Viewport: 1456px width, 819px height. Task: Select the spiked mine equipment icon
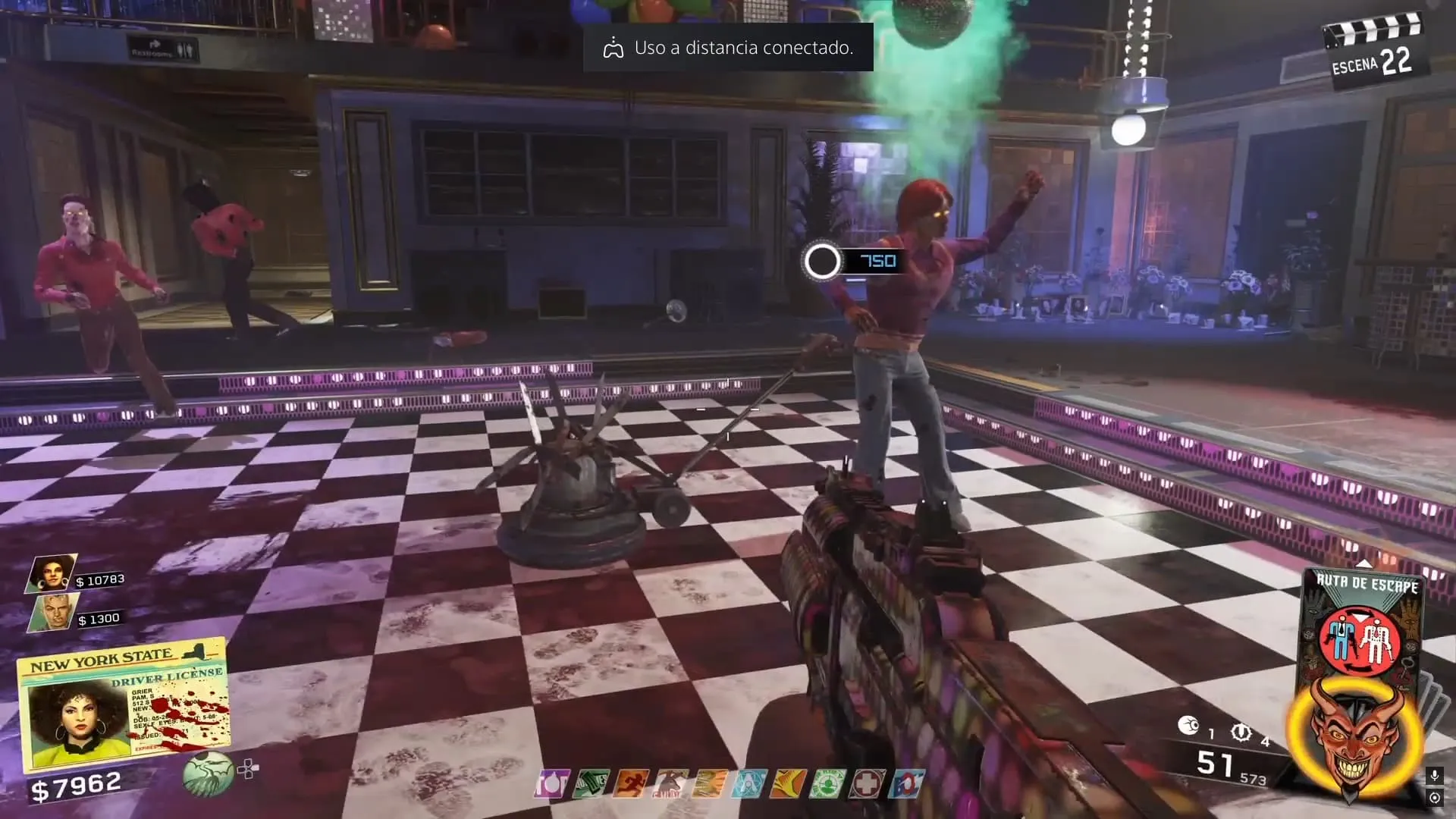pyautogui.click(x=1241, y=732)
